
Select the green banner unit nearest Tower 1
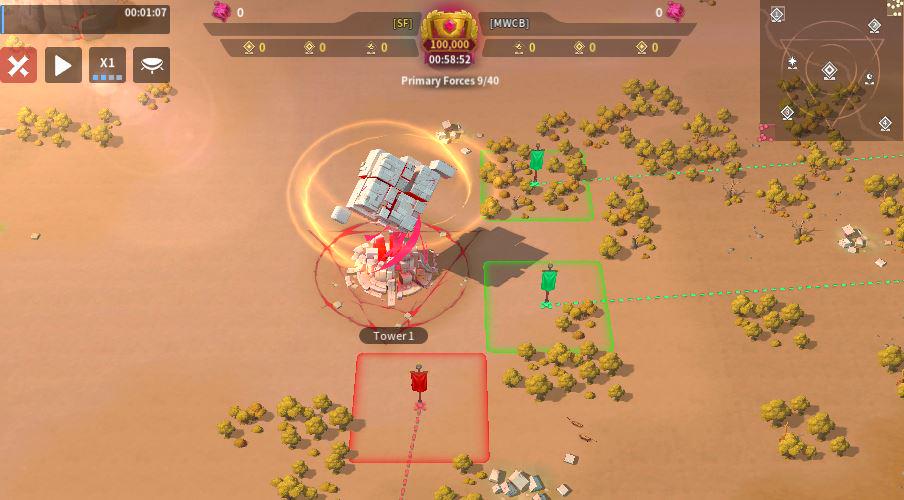[x=548, y=281]
